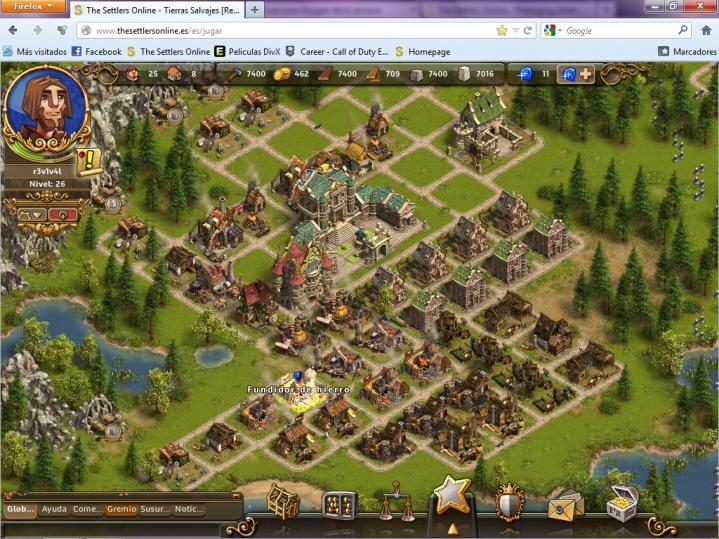Show the Notic... news tab
Viewport: 719px width, 539px height.
(189, 509)
